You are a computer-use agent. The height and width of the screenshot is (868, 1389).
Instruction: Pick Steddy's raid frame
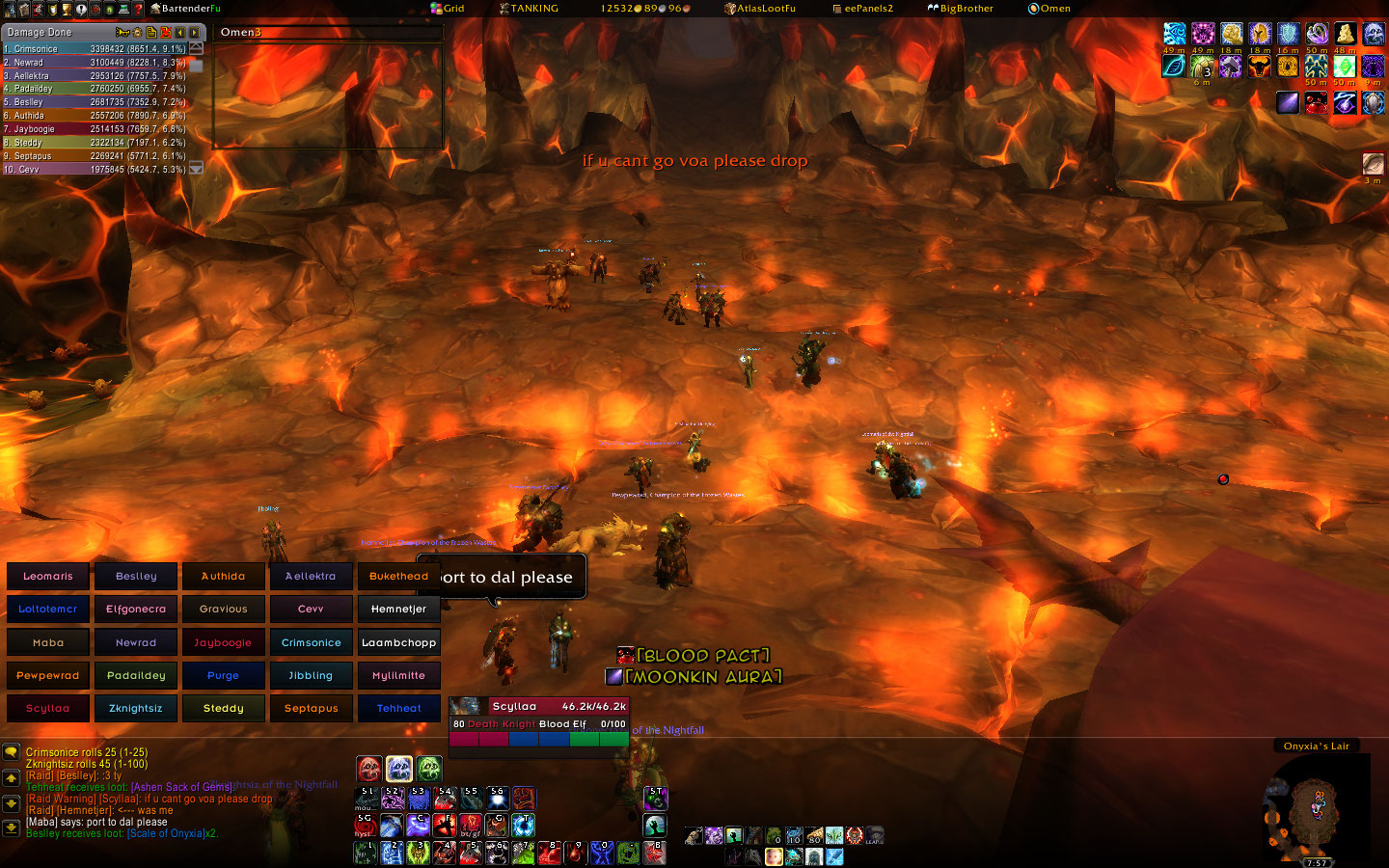(223, 708)
